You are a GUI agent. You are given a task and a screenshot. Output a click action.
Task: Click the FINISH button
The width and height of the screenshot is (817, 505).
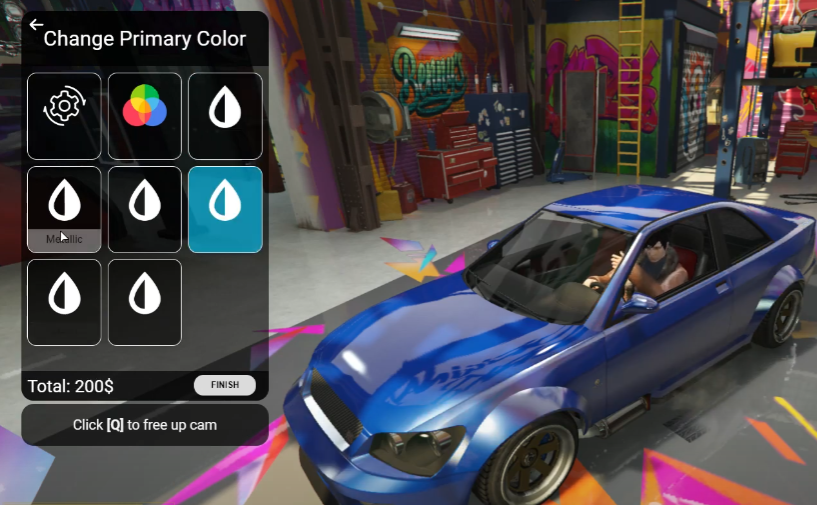click(225, 385)
